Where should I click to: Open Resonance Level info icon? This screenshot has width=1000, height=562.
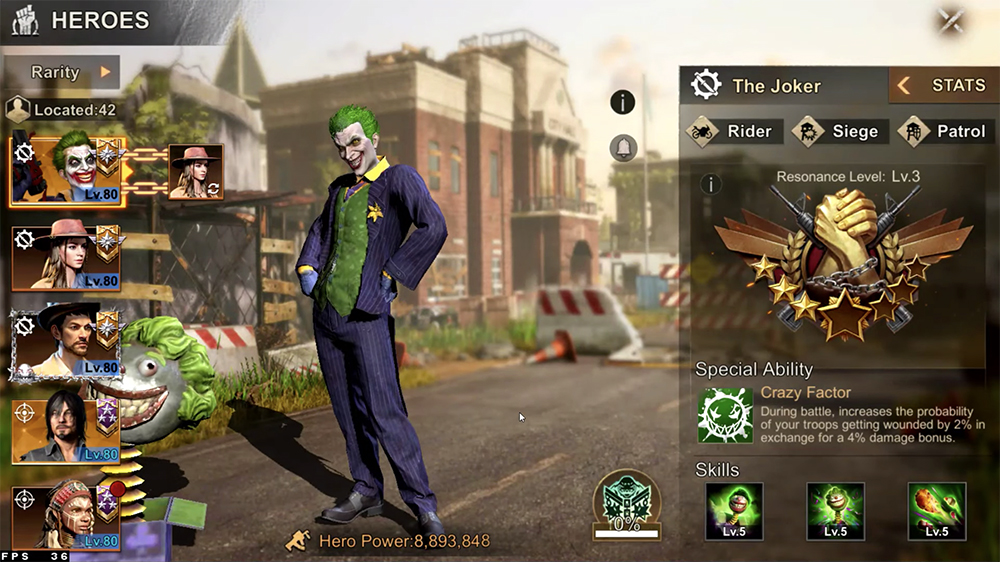click(x=711, y=184)
